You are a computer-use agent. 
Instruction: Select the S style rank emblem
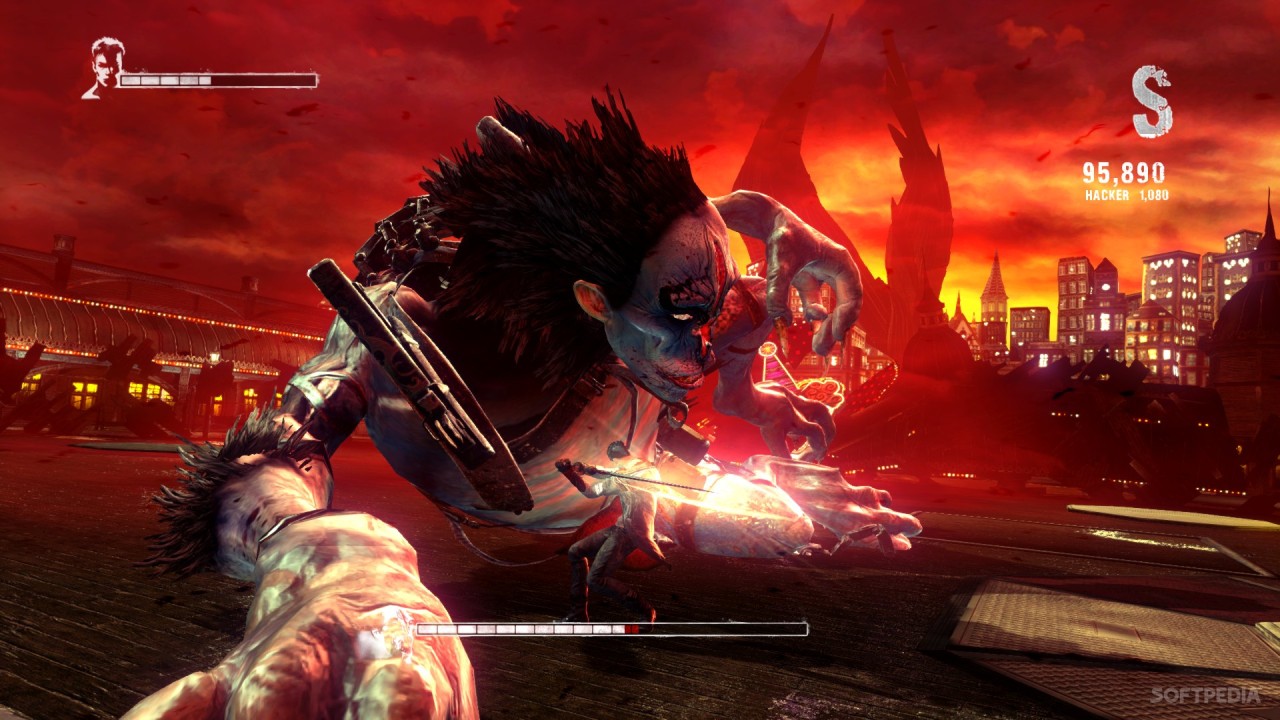pyautogui.click(x=1151, y=101)
